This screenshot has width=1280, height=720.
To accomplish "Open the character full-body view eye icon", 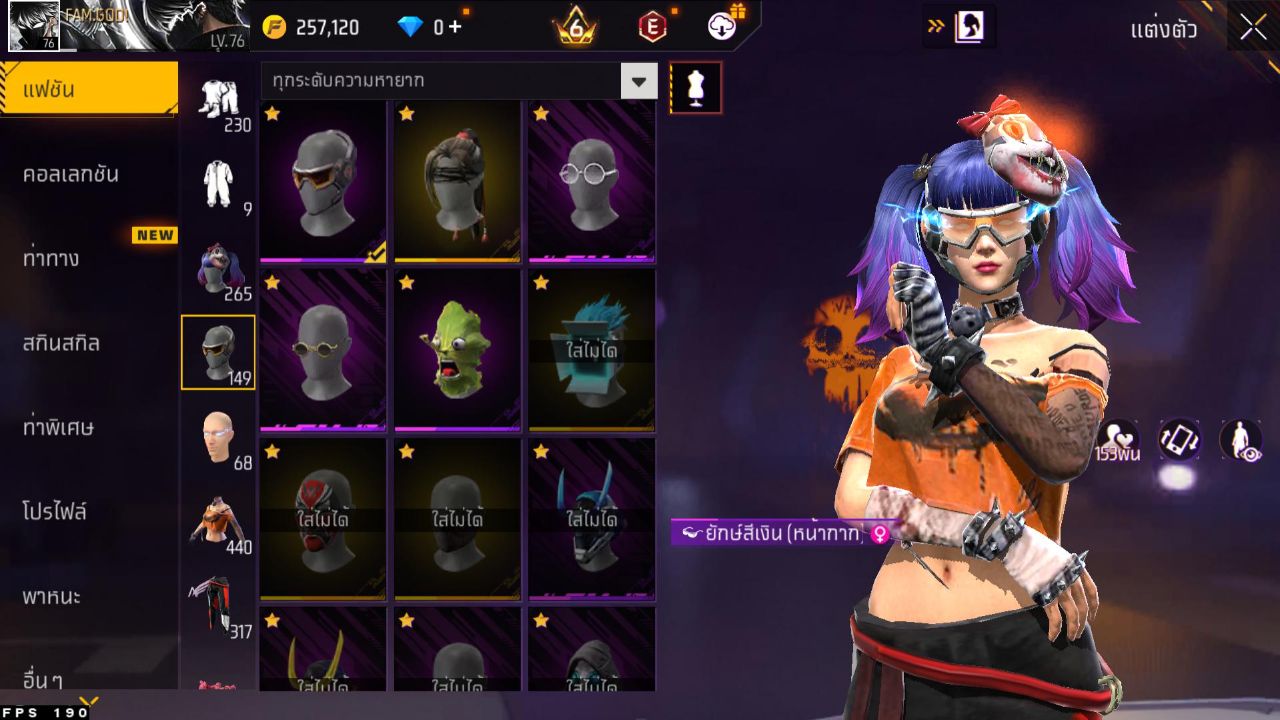I will point(1239,440).
